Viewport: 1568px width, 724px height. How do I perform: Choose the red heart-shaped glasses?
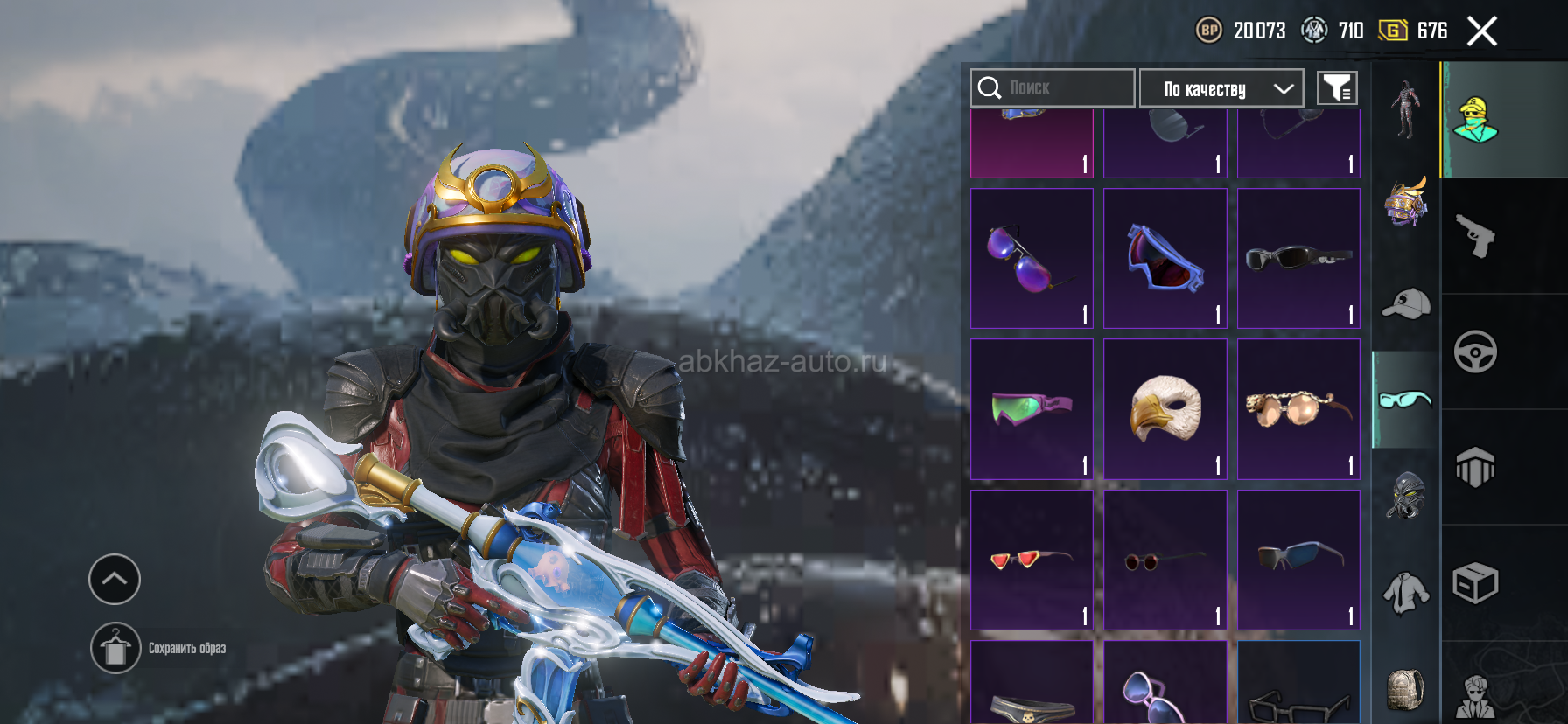coord(1032,560)
